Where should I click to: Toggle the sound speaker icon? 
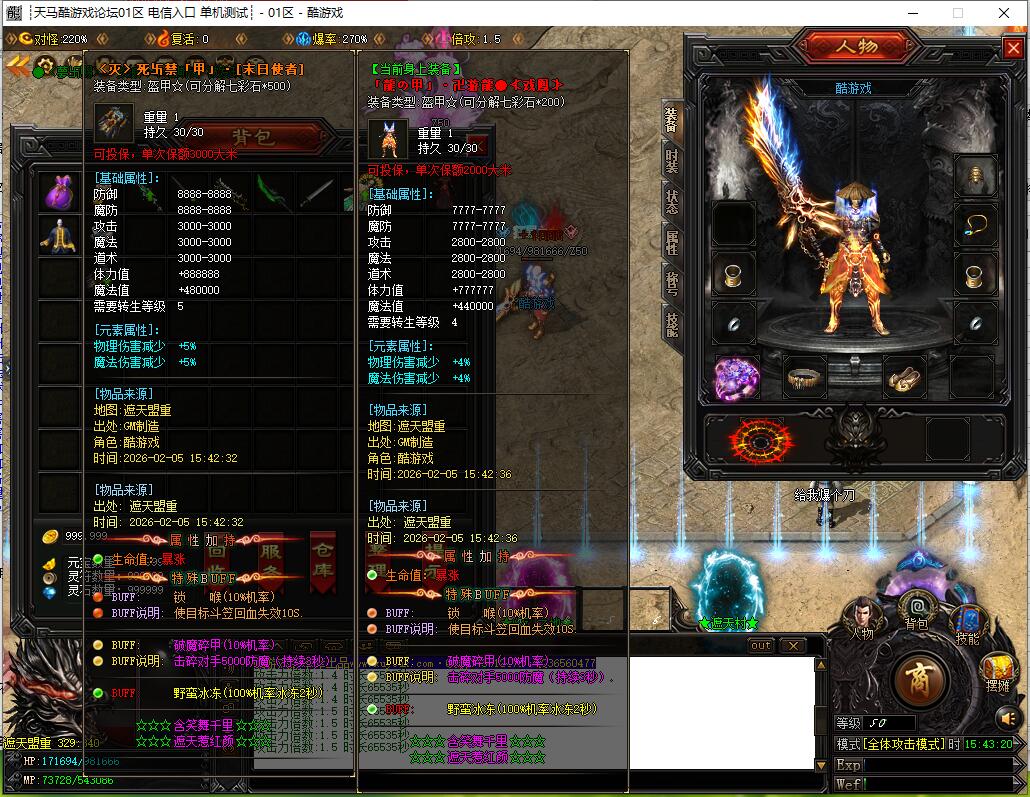click(1007, 716)
